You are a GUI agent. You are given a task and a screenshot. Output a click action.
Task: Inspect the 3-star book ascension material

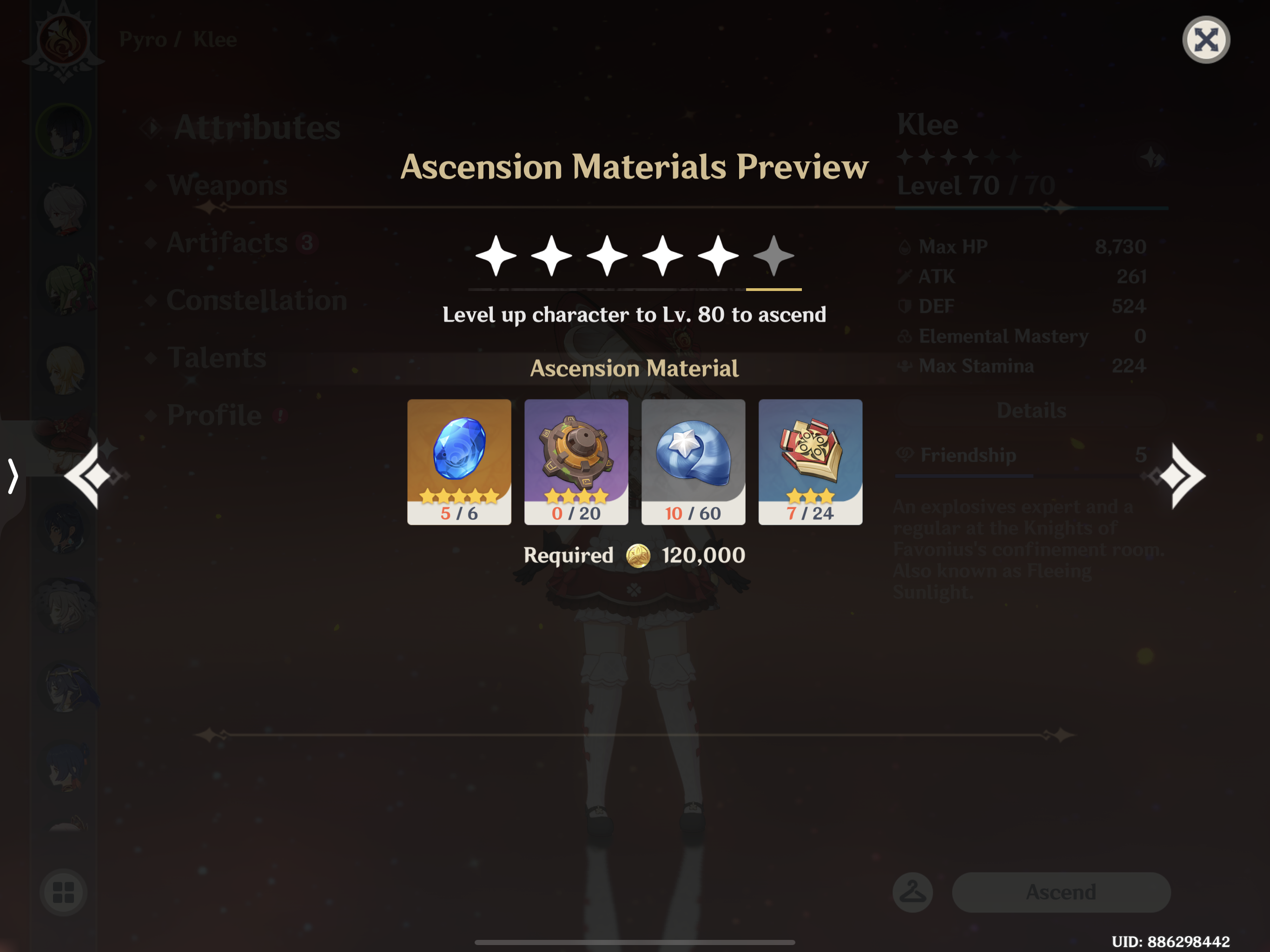(810, 459)
